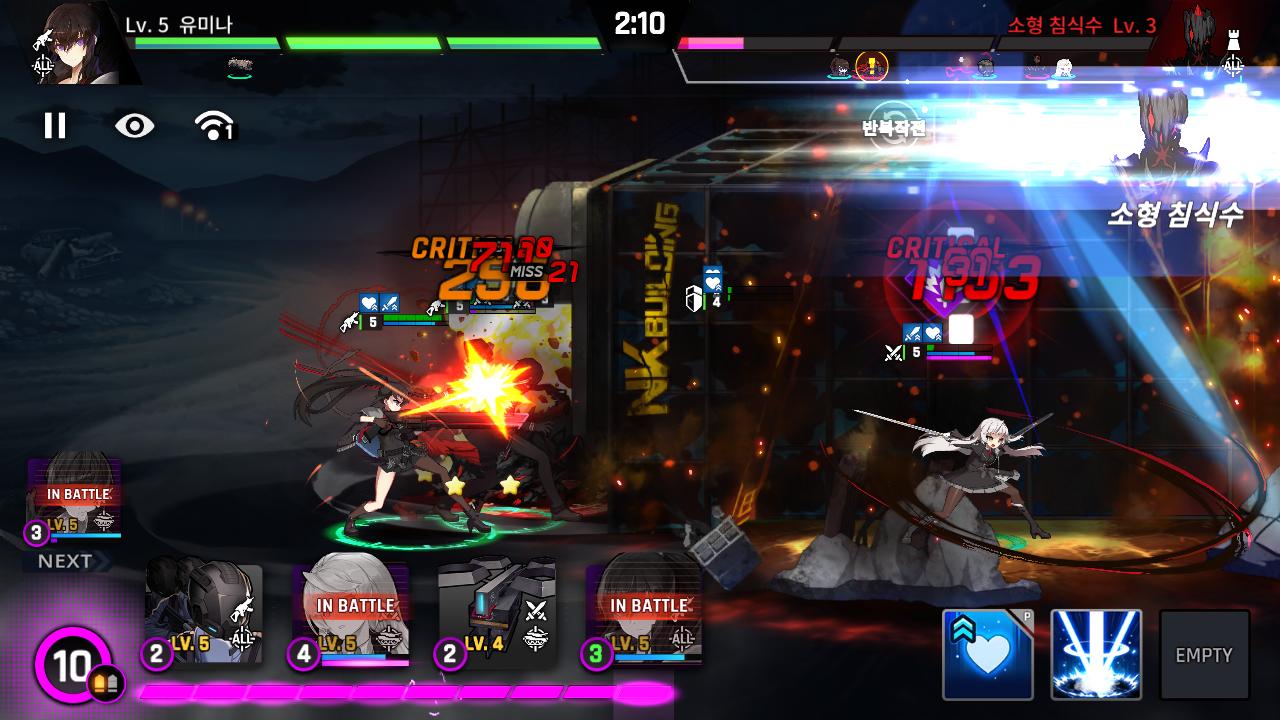Tap the 반복작전 repeat operation button
1280x720 pixels.
point(893,127)
